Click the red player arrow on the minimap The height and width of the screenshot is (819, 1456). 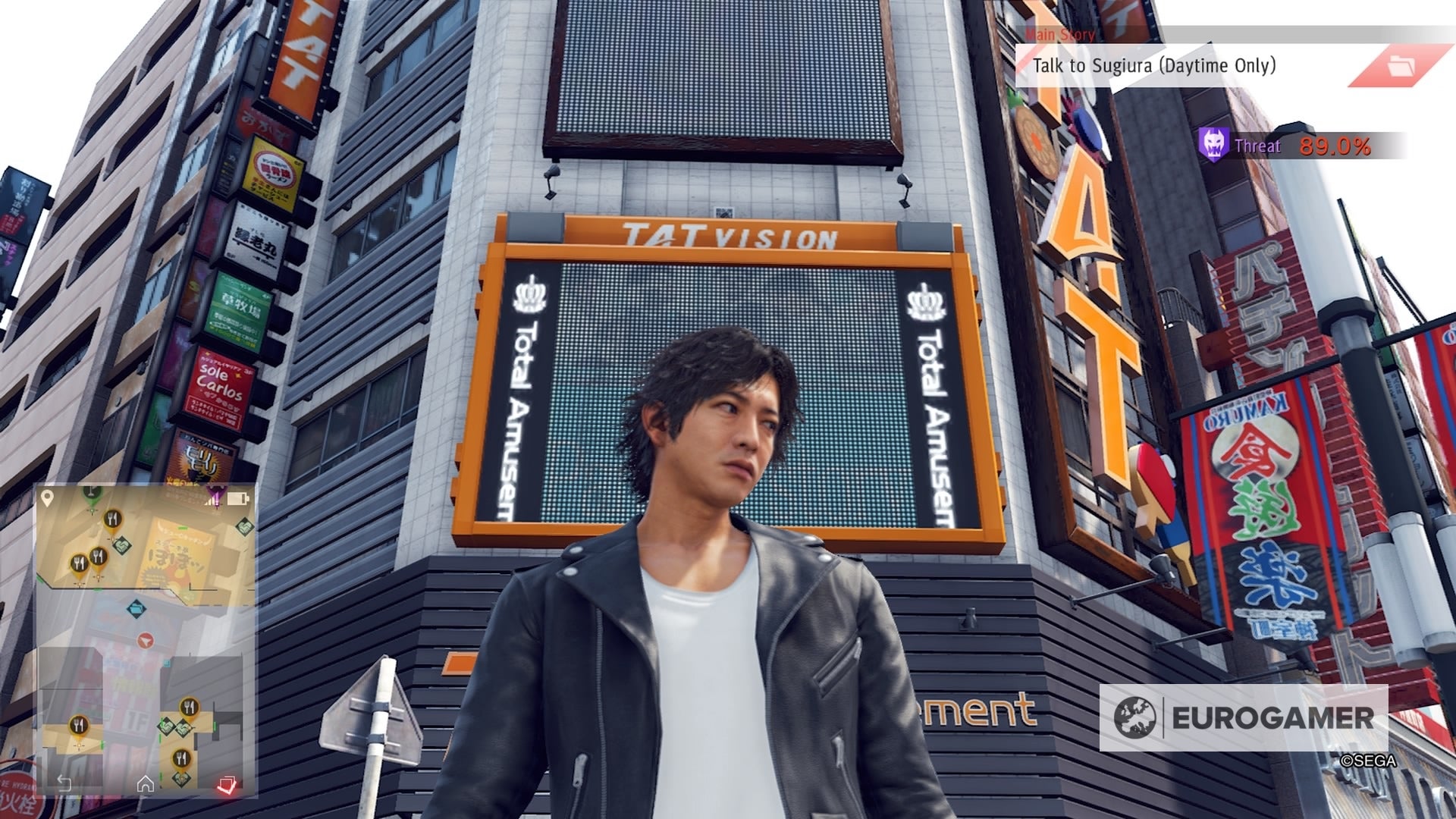coord(146,641)
